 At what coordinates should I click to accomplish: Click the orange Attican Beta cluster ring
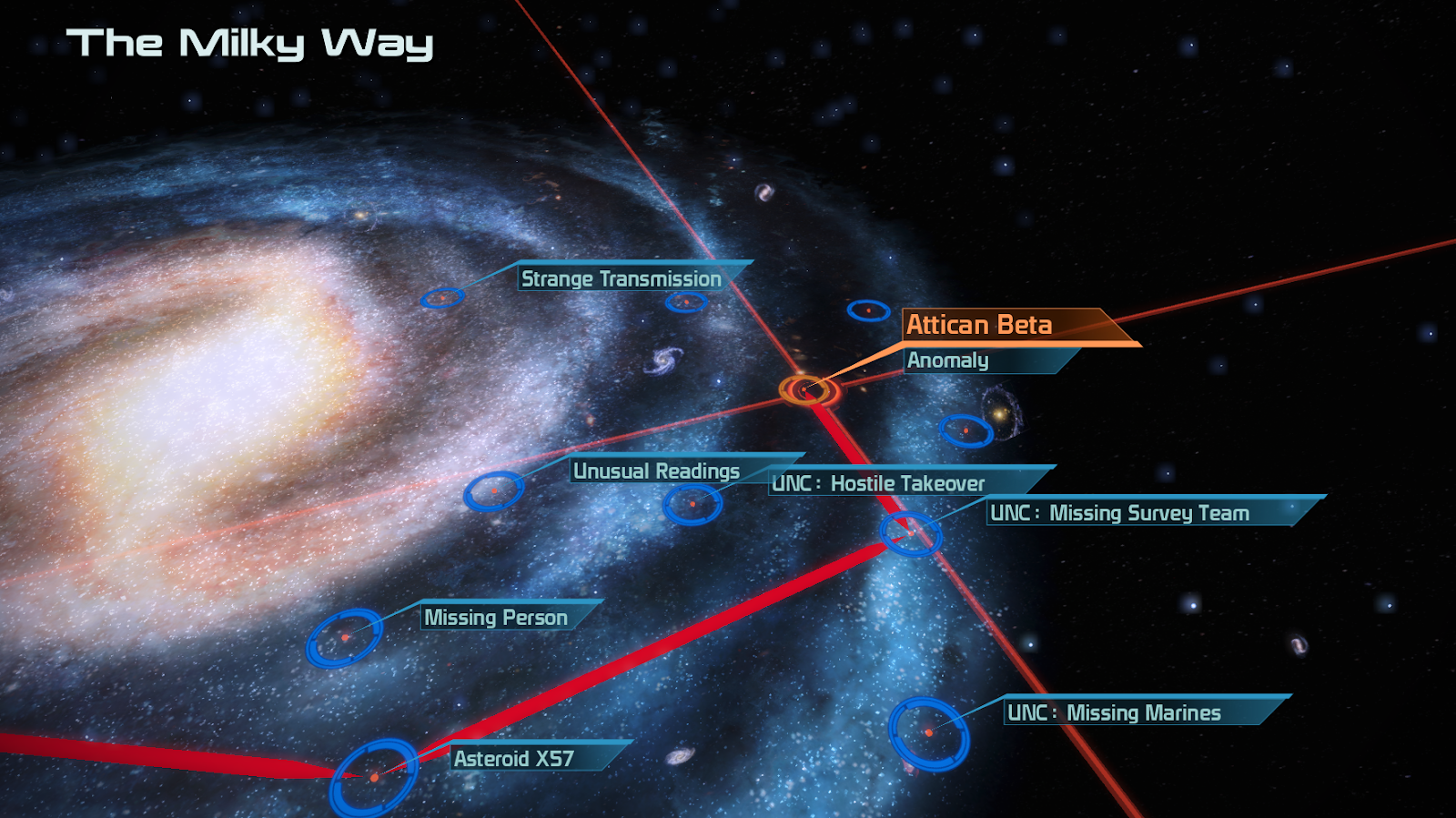point(807,389)
